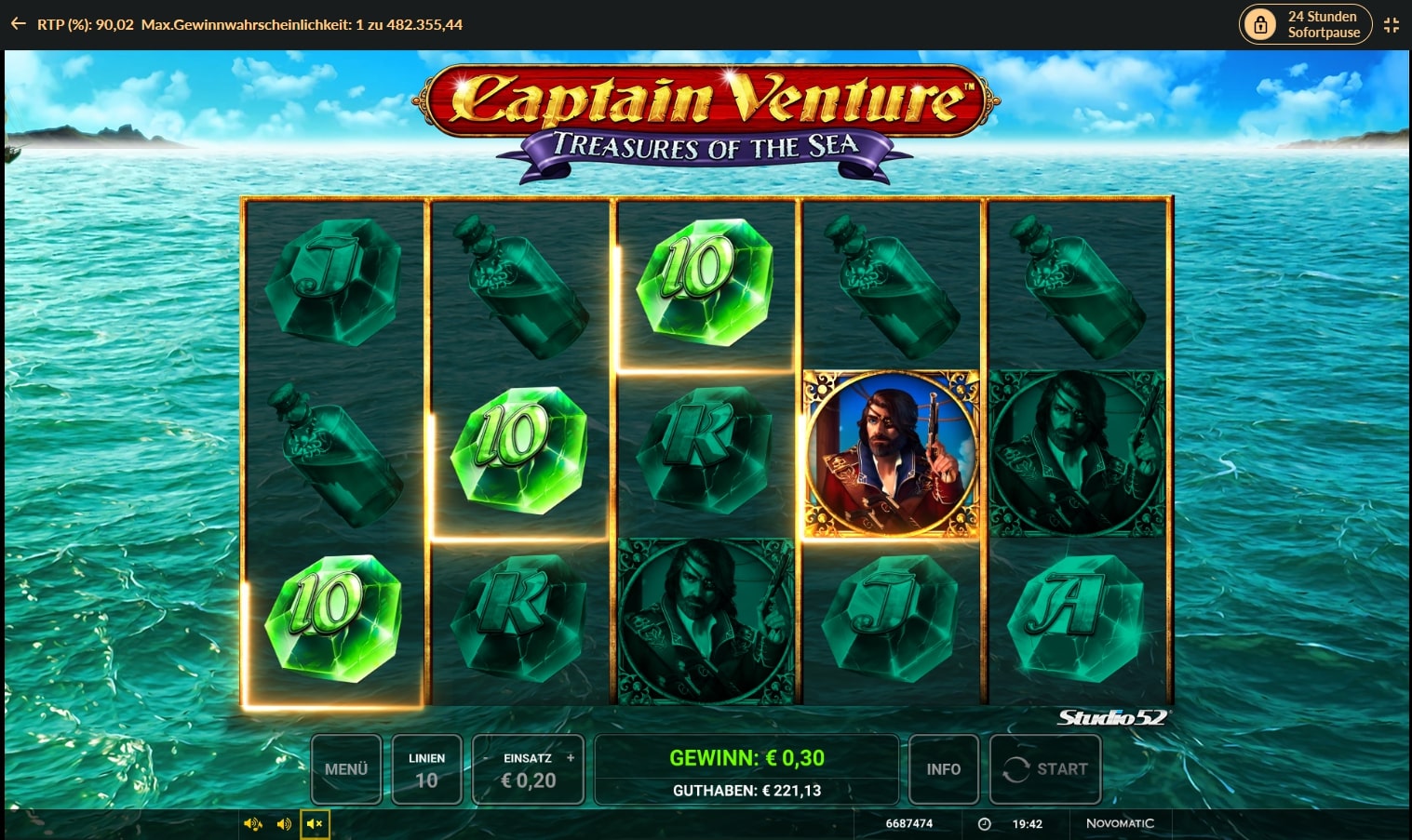This screenshot has height=840, width=1412.
Task: Increase the Einsatz with the plus control
Action: point(571,758)
